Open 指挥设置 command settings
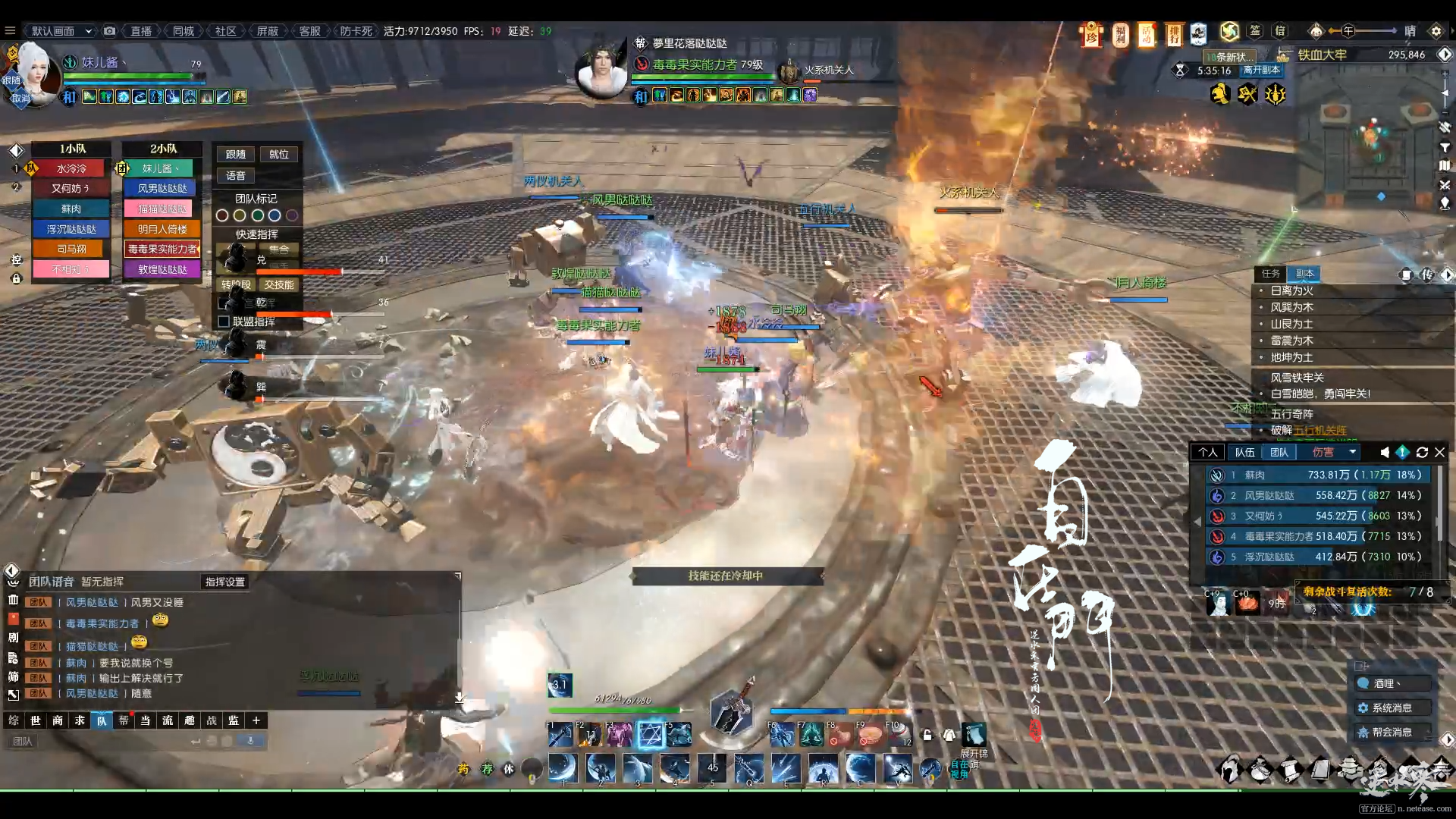Viewport: 1456px width, 819px height. [x=225, y=582]
